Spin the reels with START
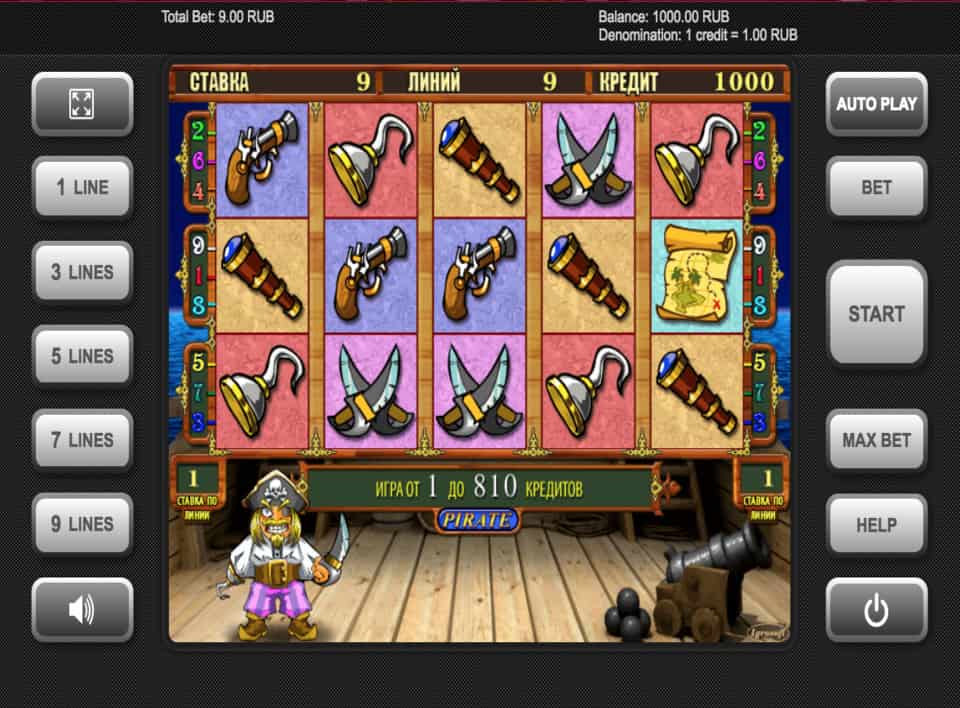Screen dimensions: 960x708 click(876, 313)
